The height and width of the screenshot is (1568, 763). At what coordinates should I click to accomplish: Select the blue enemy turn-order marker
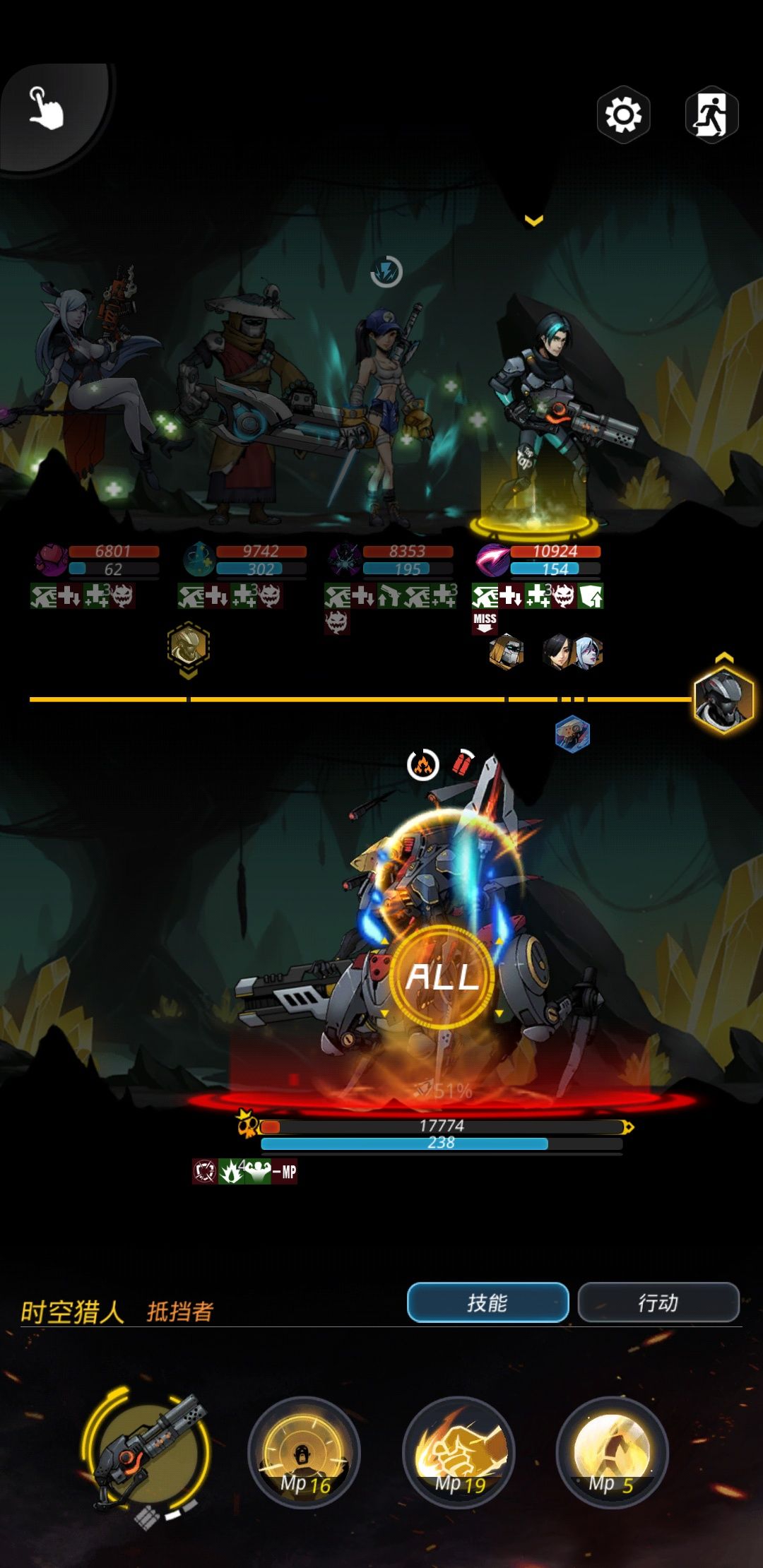(x=572, y=734)
